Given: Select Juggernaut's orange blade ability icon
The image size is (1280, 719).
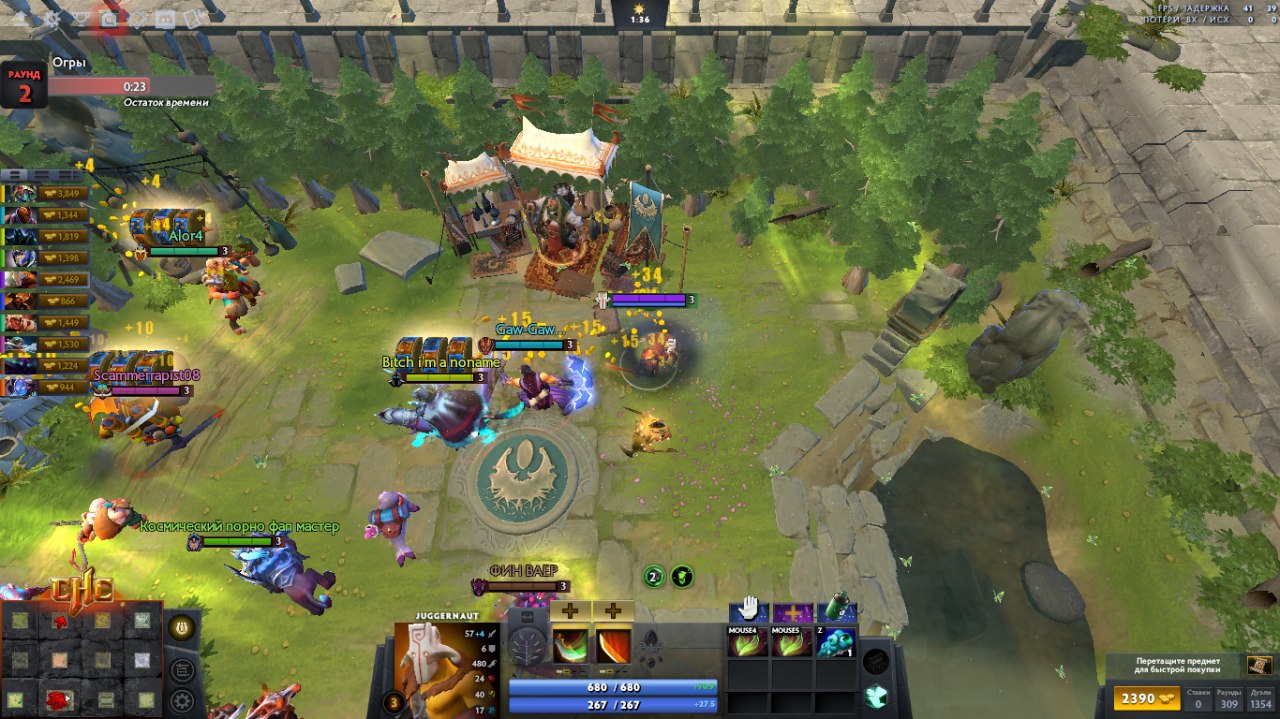Looking at the screenshot, I should click(613, 645).
